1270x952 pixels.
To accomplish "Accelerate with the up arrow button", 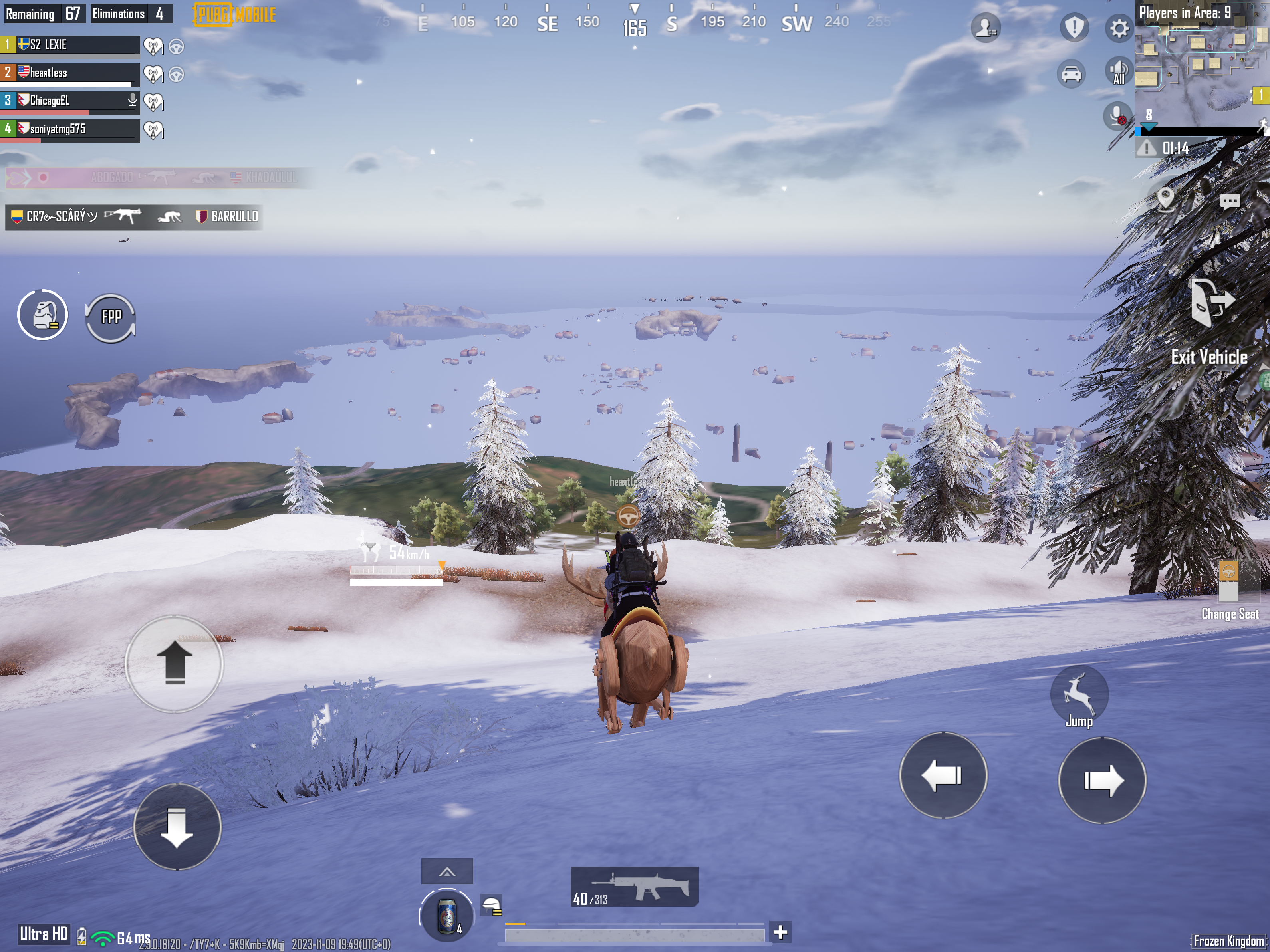I will pyautogui.click(x=174, y=663).
